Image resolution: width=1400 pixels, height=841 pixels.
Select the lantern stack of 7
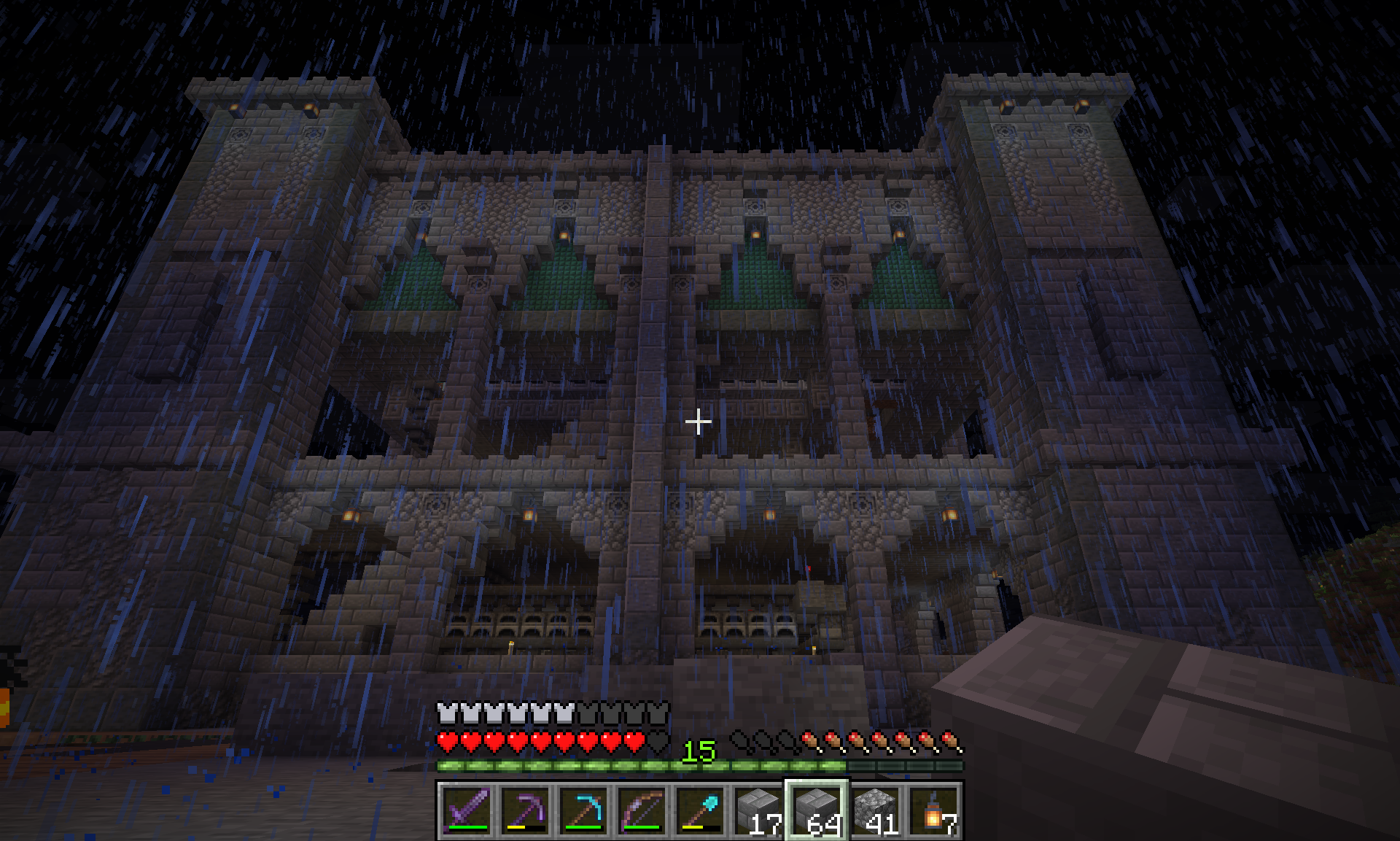(x=933, y=810)
